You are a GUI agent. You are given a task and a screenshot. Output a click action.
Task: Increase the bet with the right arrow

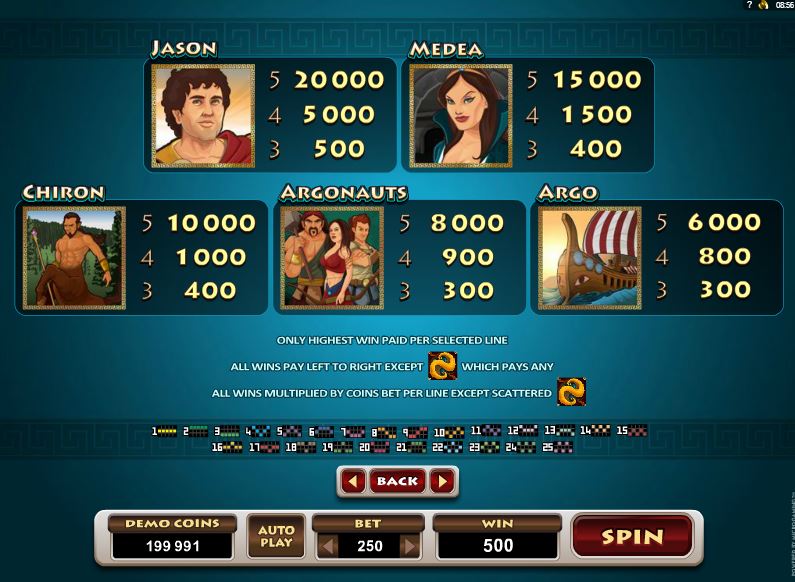[409, 546]
